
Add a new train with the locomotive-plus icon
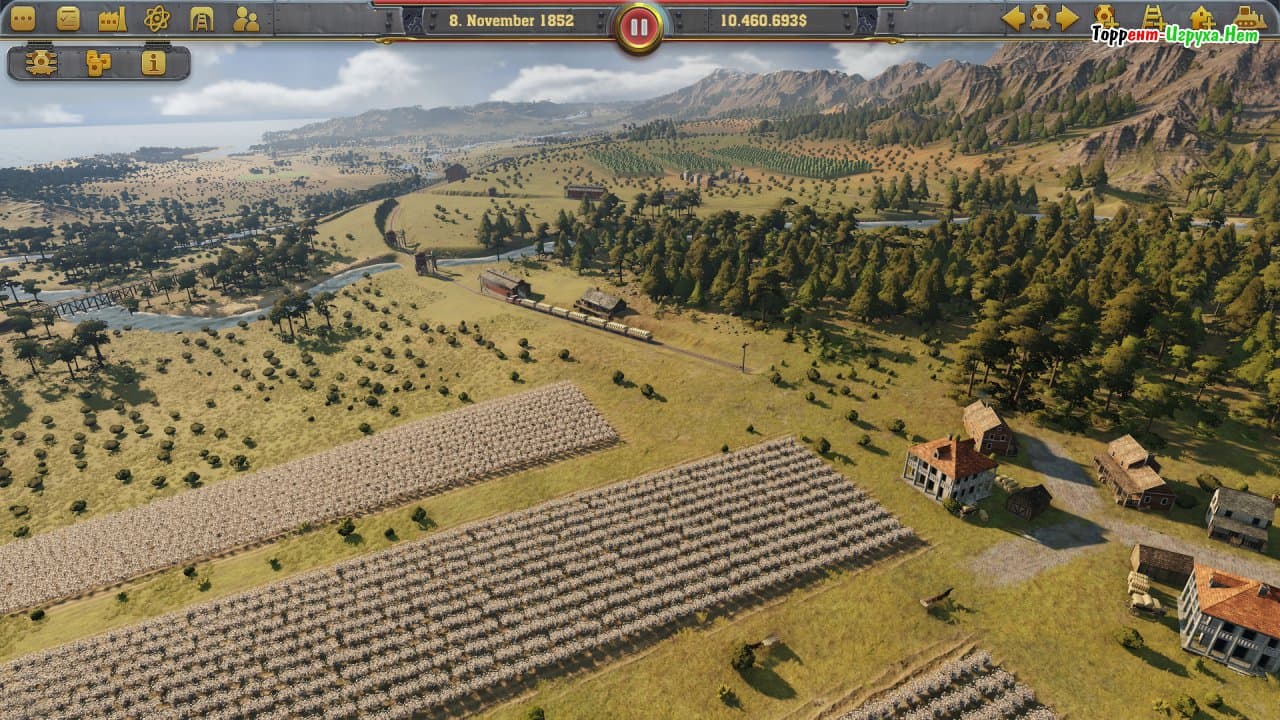(x=1105, y=16)
